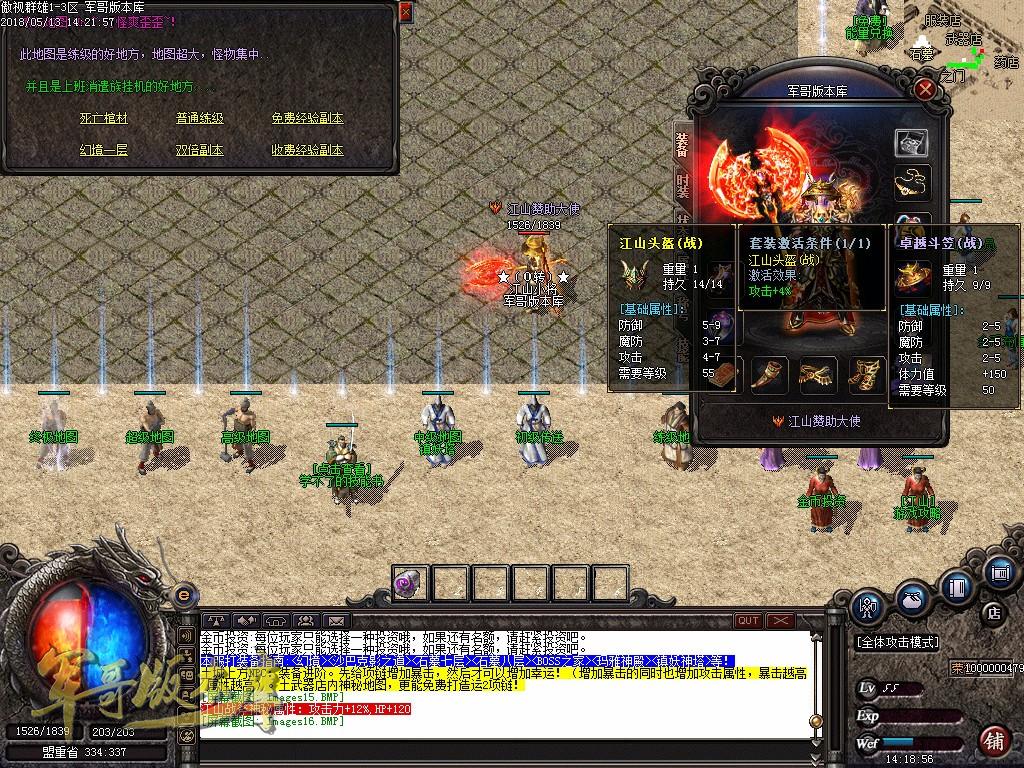
Task: Open the 收费经验副本 dungeon link
Action: (307, 150)
